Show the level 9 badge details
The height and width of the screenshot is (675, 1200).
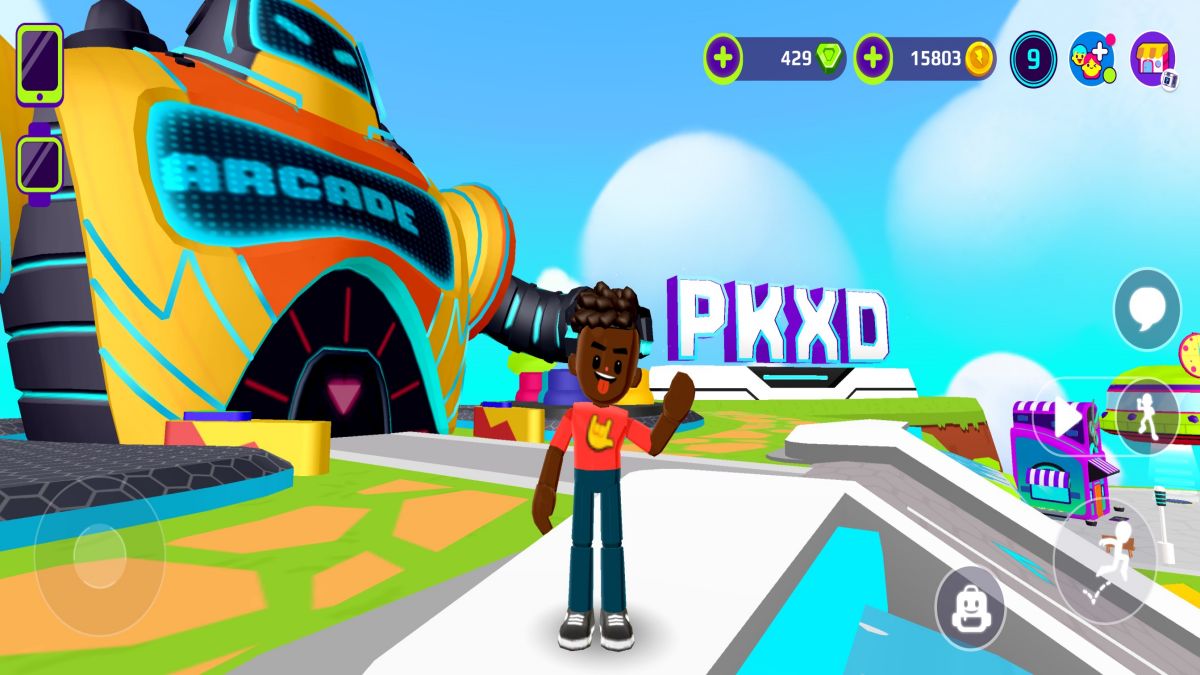tap(1033, 59)
